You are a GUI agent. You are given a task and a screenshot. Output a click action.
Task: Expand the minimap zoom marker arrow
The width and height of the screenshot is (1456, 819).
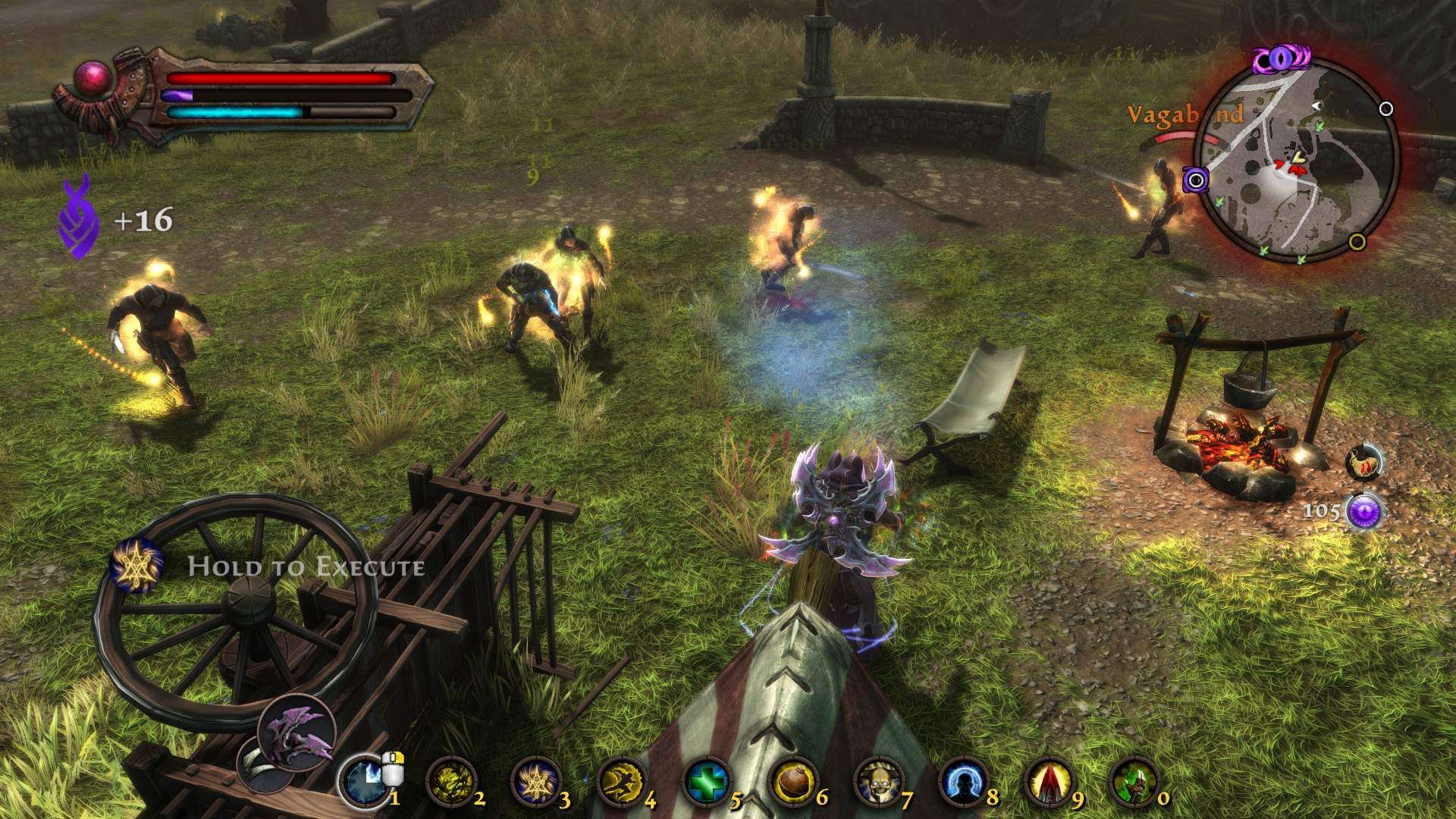(x=1316, y=106)
